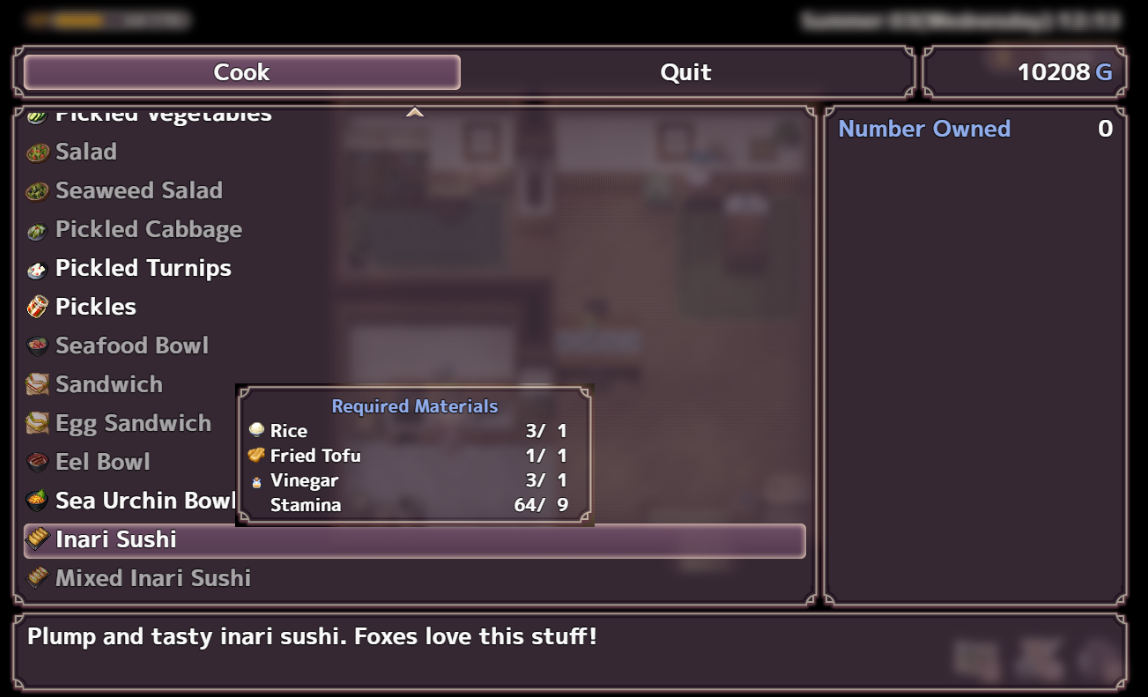Select the Salad recipe

[86, 152]
